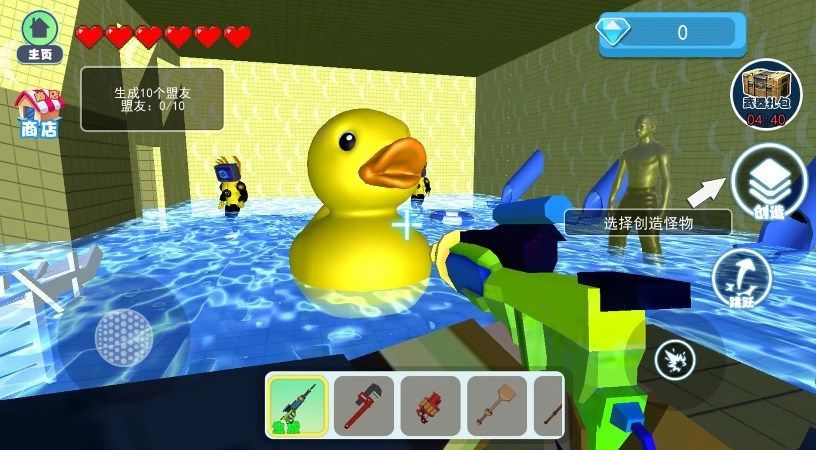Tap the jump (跳跃) button

pyautogui.click(x=742, y=278)
